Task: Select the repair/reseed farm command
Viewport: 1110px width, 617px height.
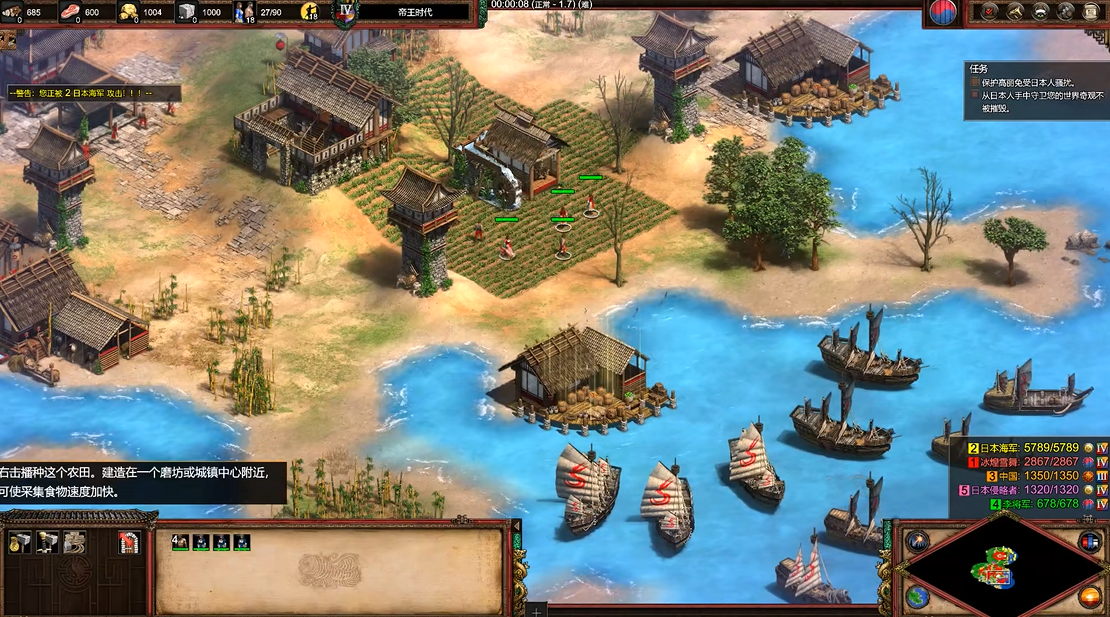Action: click(x=74, y=542)
